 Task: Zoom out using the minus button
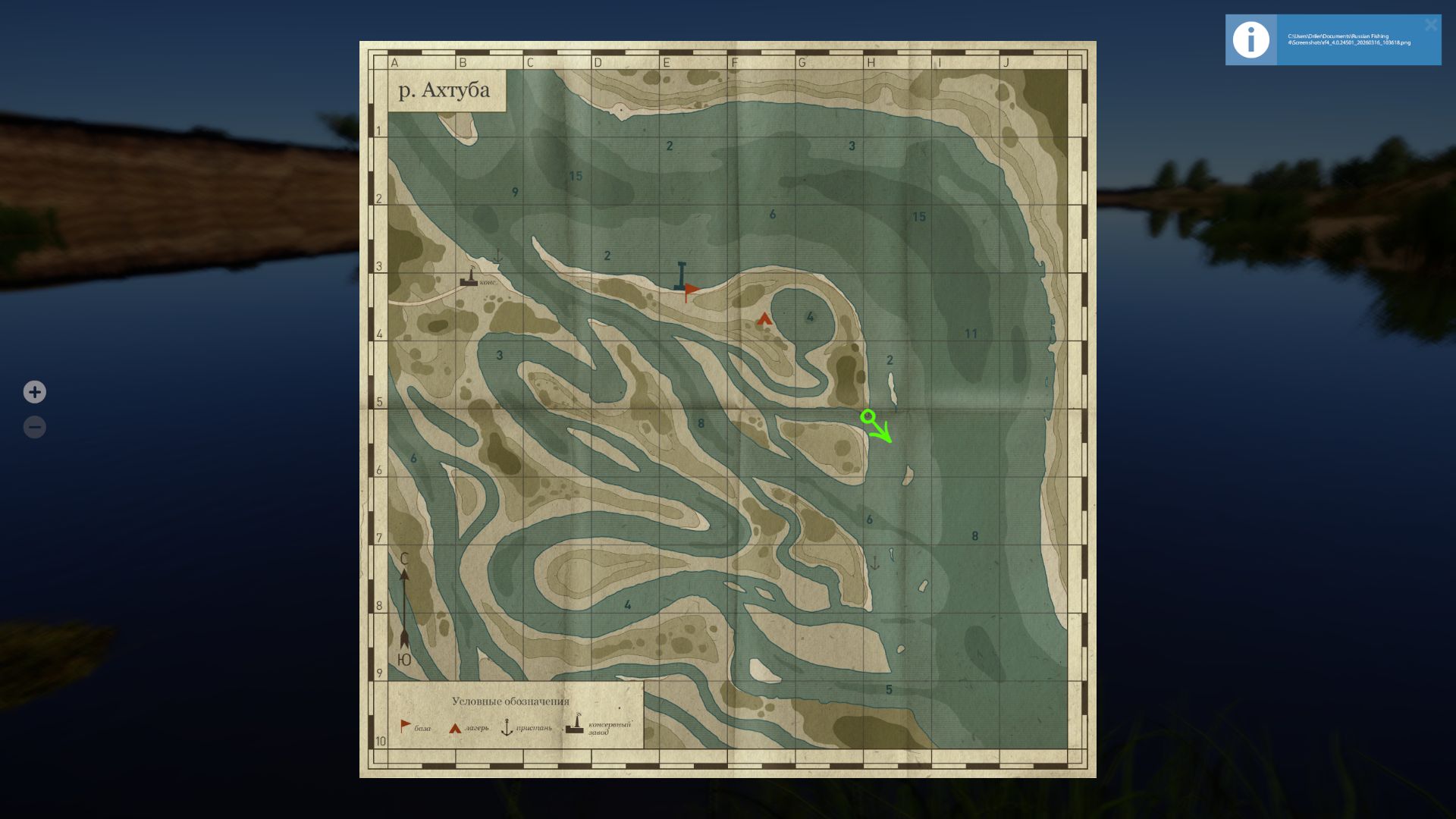[35, 426]
